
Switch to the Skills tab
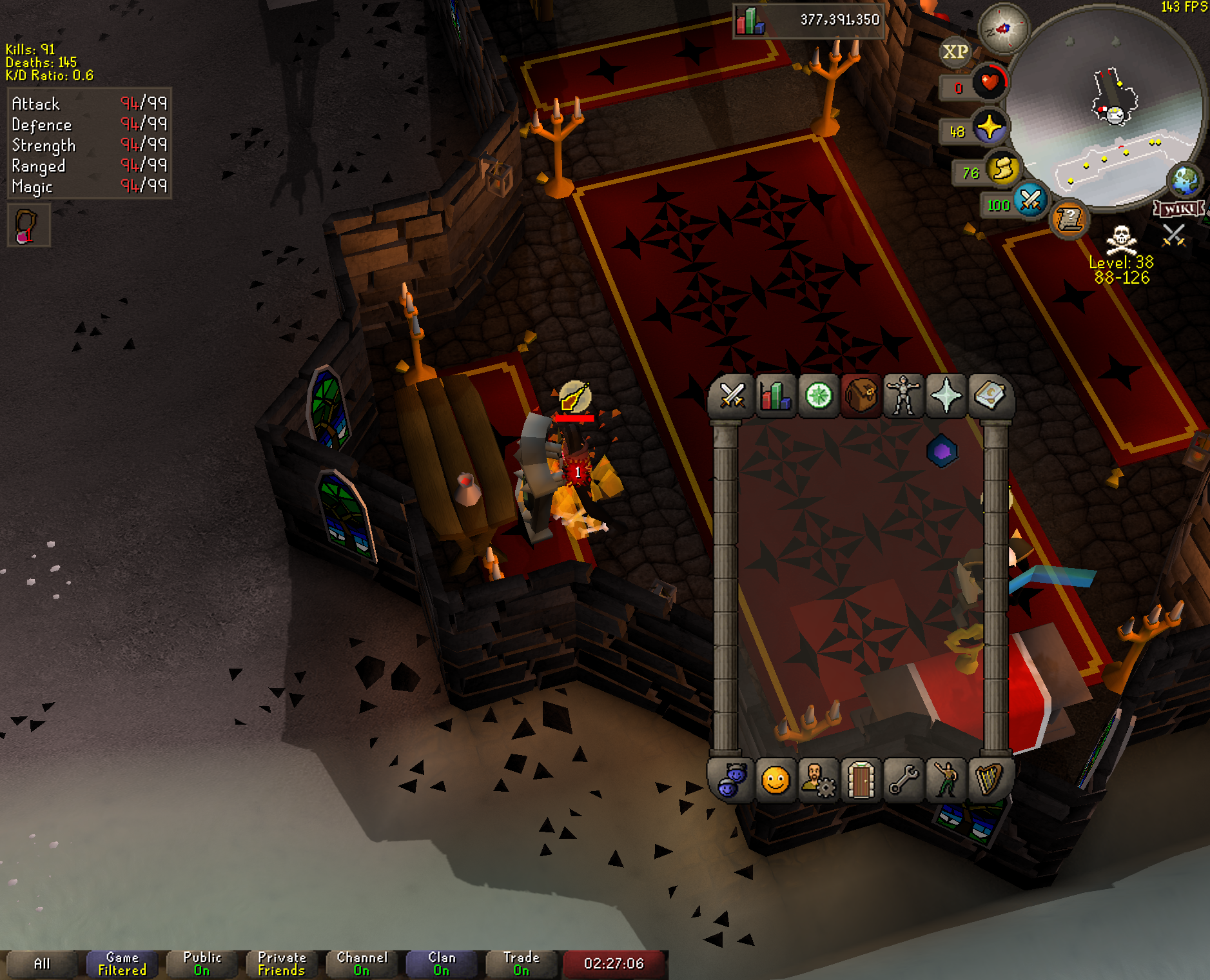776,396
